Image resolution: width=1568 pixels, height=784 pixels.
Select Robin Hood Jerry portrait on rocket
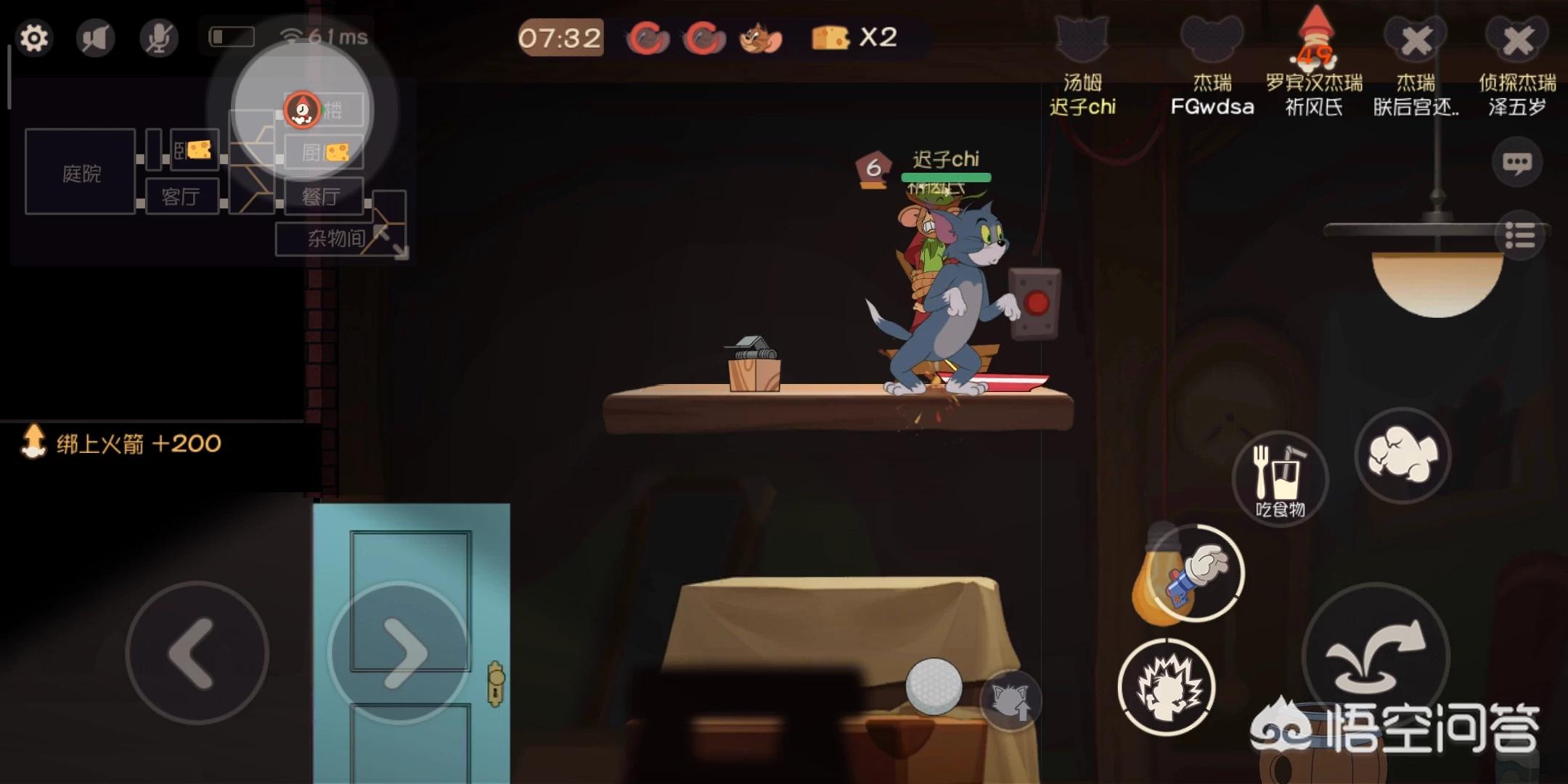(x=1315, y=40)
